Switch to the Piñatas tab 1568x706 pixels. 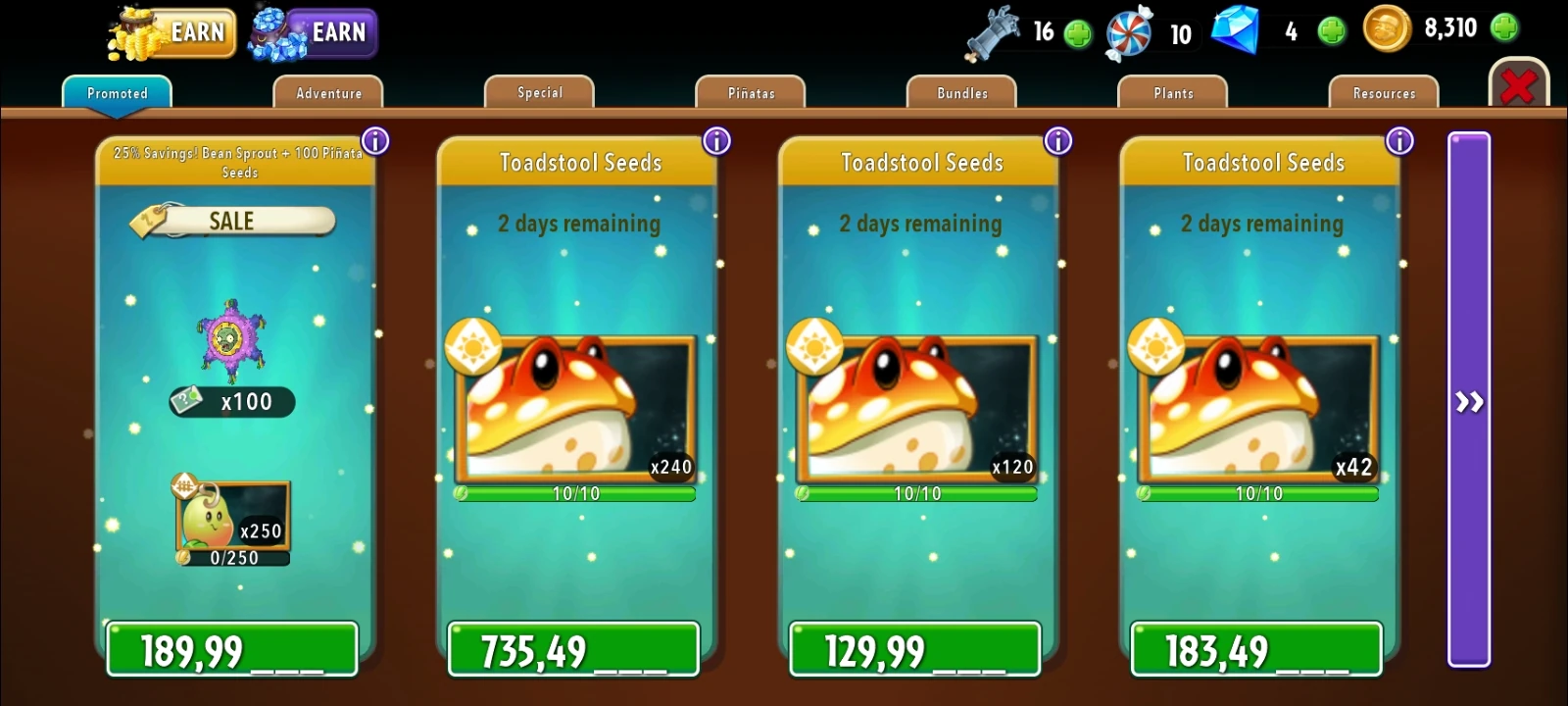[x=750, y=92]
